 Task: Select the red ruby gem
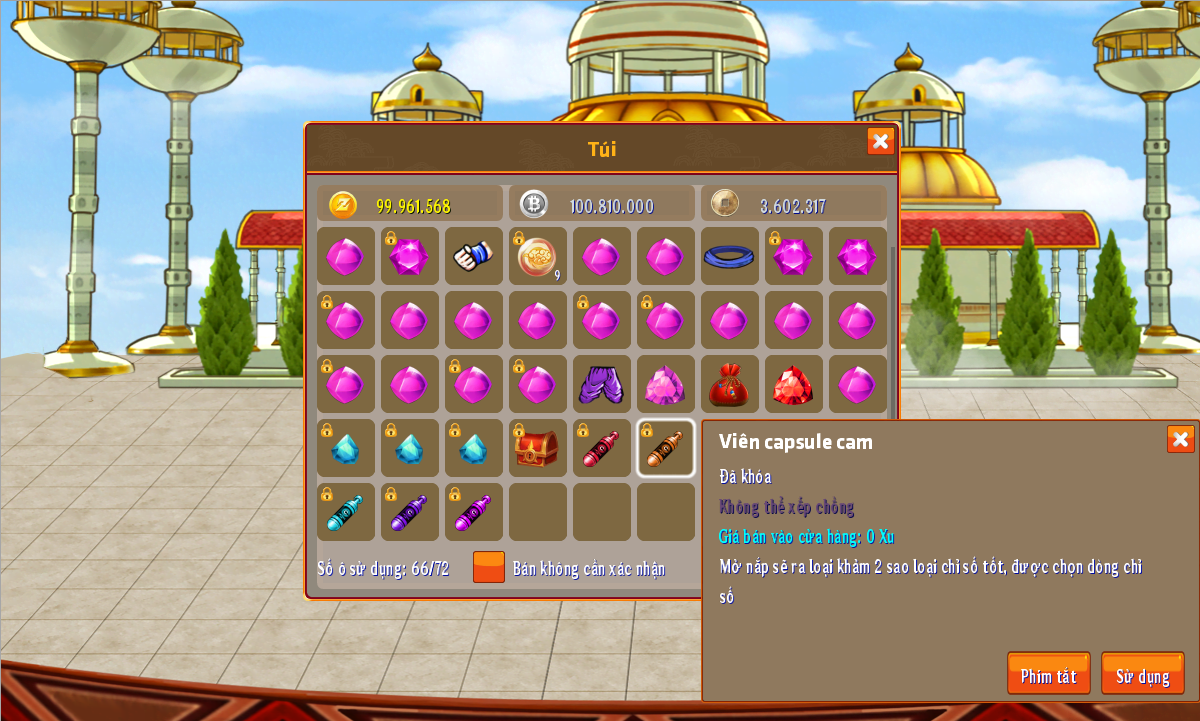coord(794,384)
